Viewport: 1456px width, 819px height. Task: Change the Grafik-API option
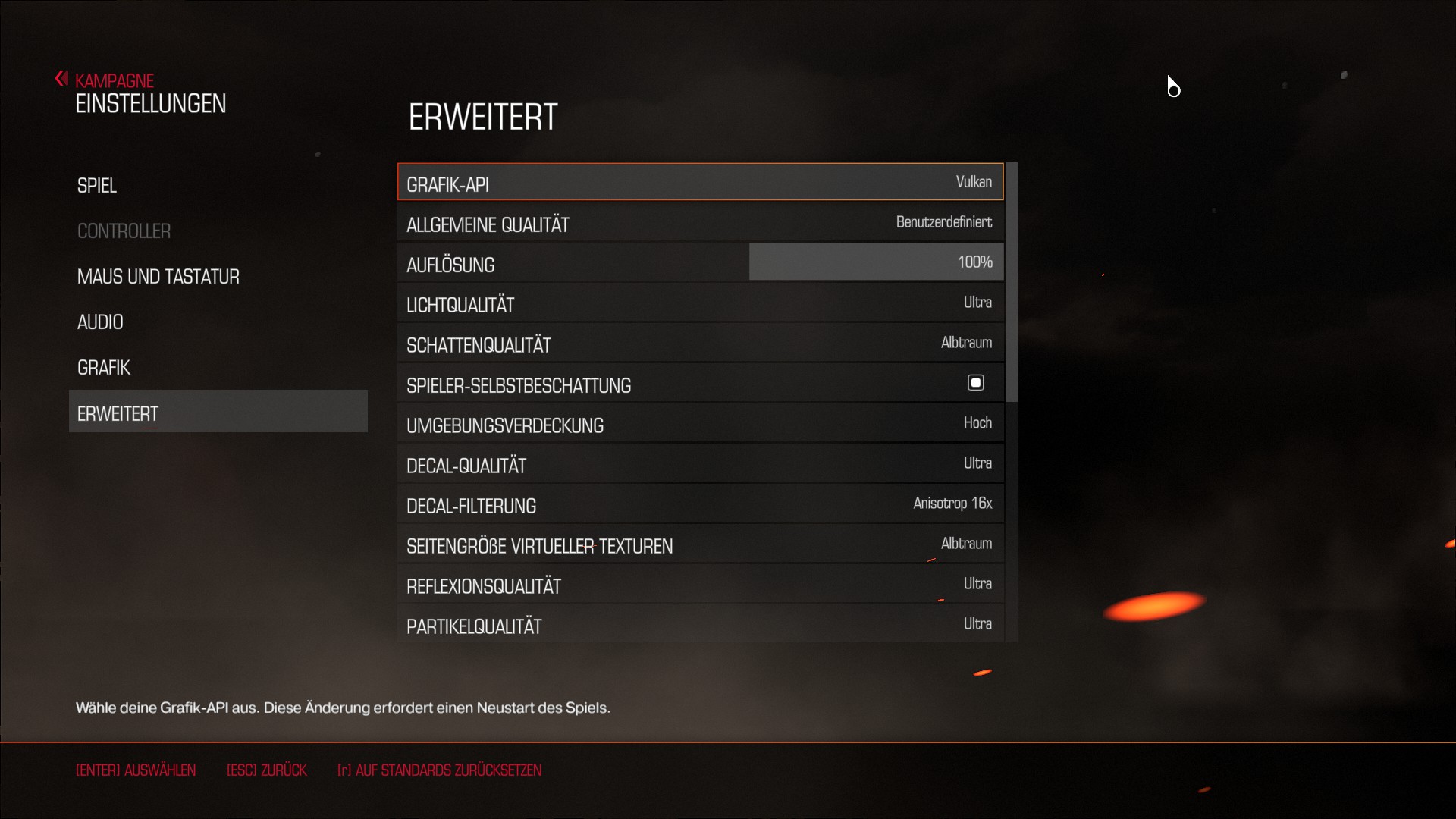pyautogui.click(x=699, y=183)
